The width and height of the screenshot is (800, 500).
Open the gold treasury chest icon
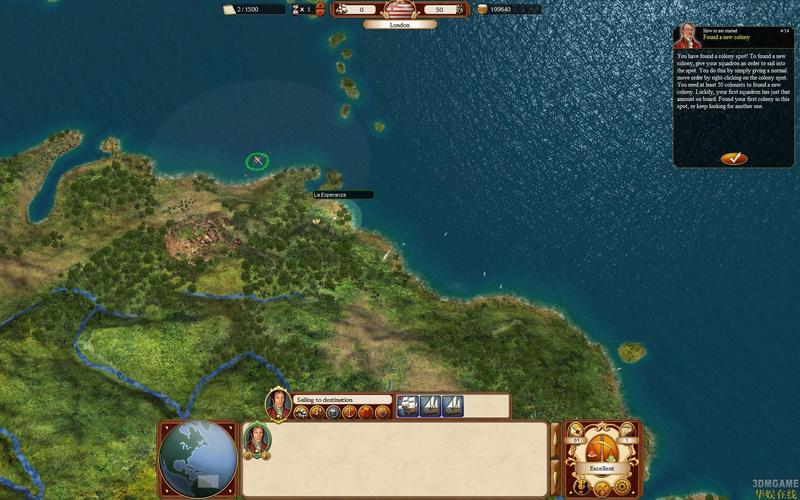483,9
